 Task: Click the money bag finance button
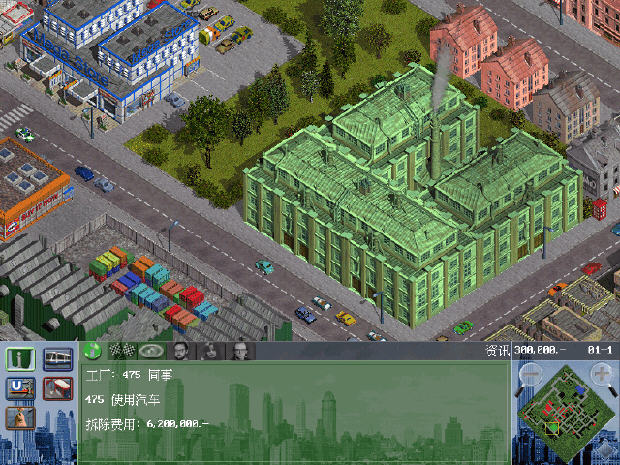[x=21, y=417]
